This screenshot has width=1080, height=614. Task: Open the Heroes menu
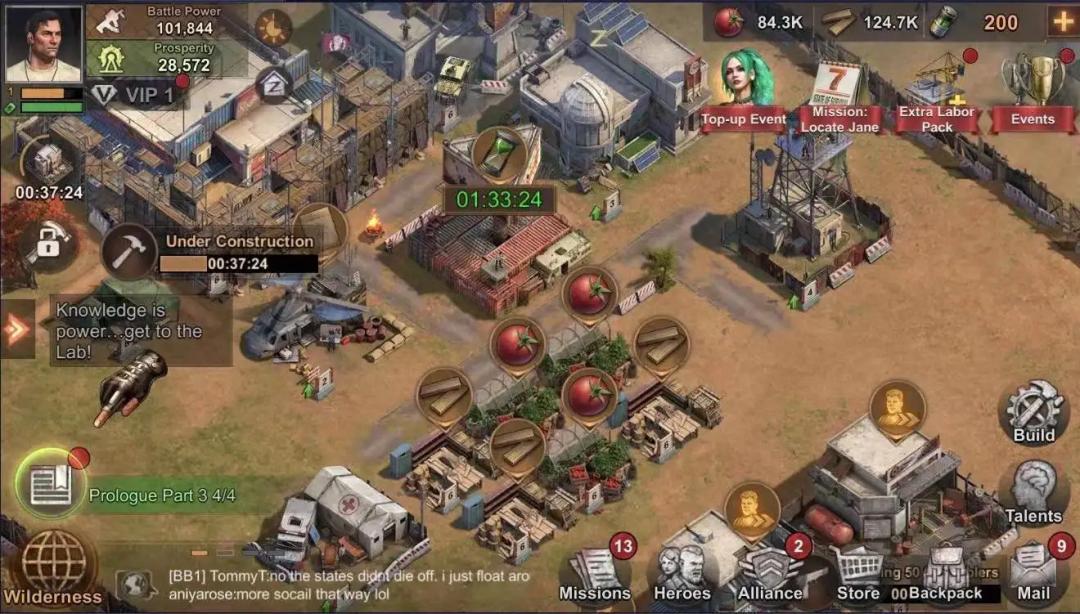[x=683, y=575]
